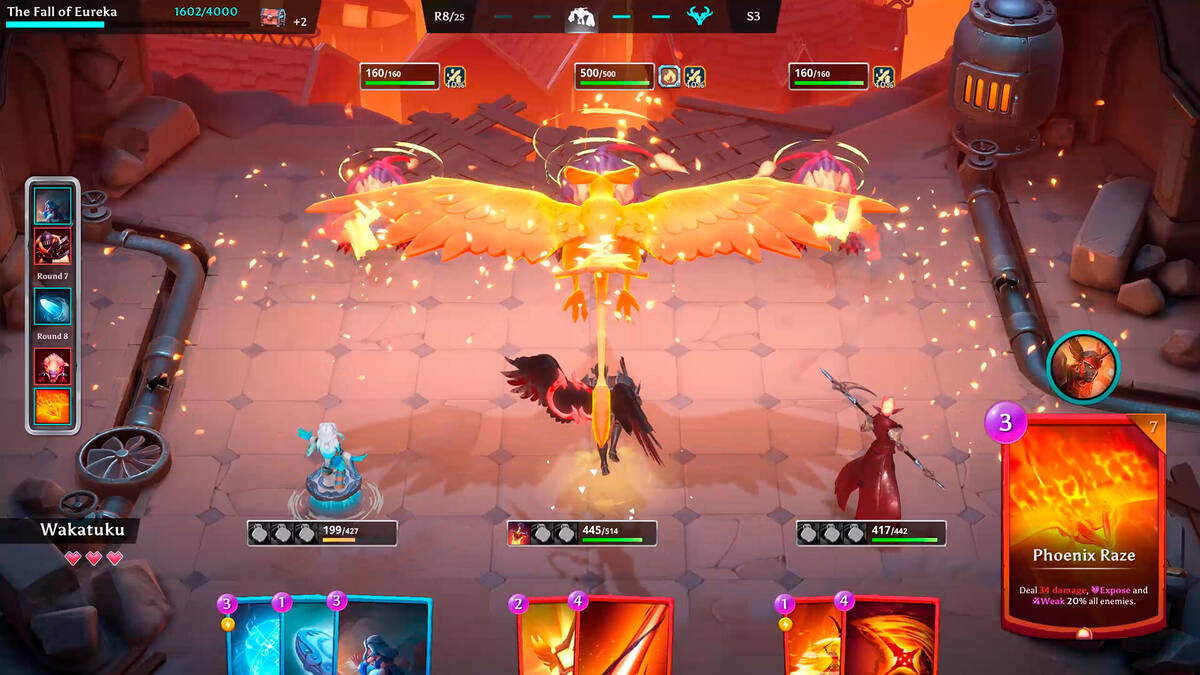
Task: Click the red demon hero portrait
Action: click(x=1083, y=366)
